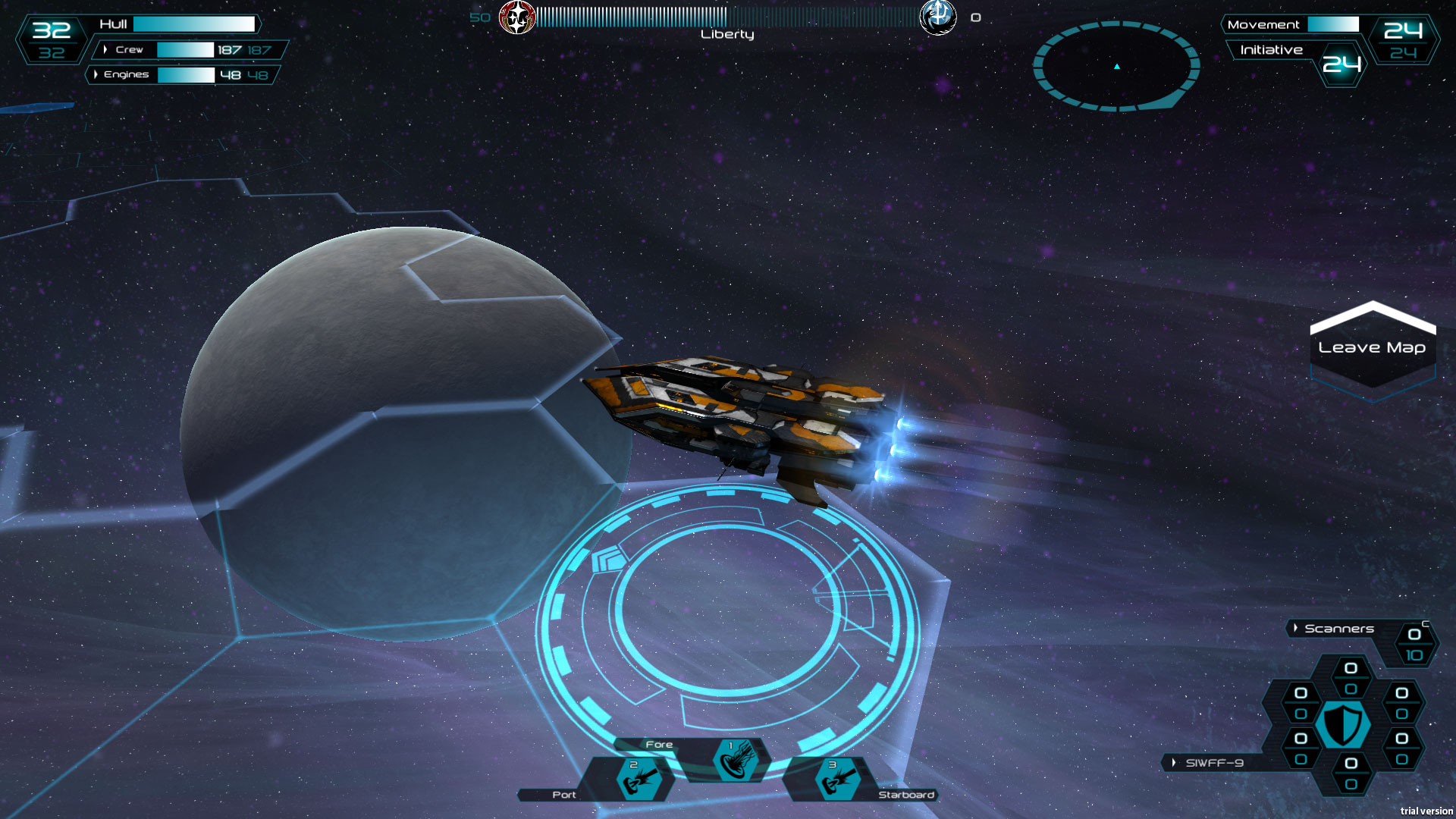
Task: Click the Liberty ship name label
Action: click(x=725, y=33)
